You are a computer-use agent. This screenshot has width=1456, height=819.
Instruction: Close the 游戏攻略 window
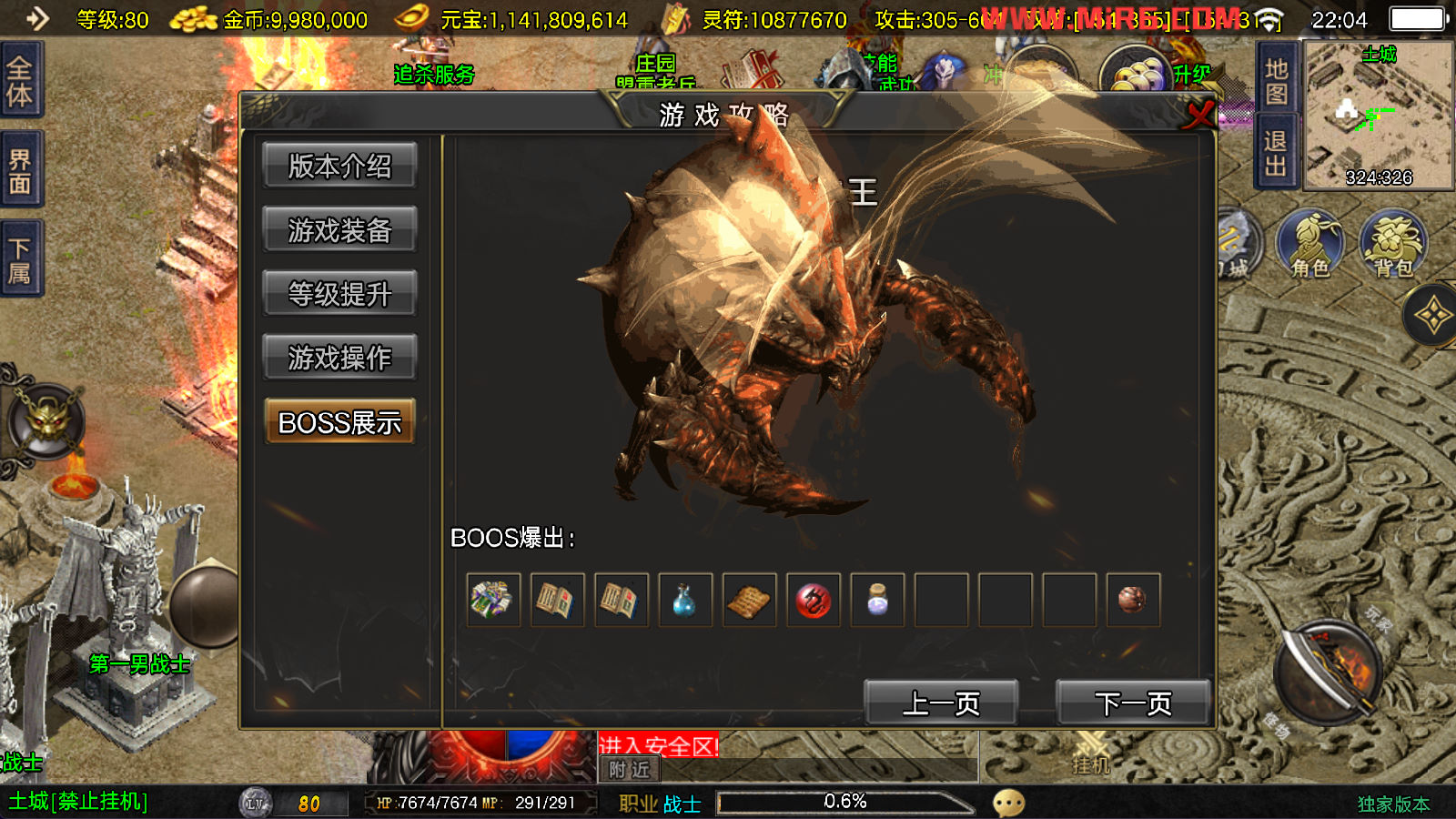[1199, 114]
